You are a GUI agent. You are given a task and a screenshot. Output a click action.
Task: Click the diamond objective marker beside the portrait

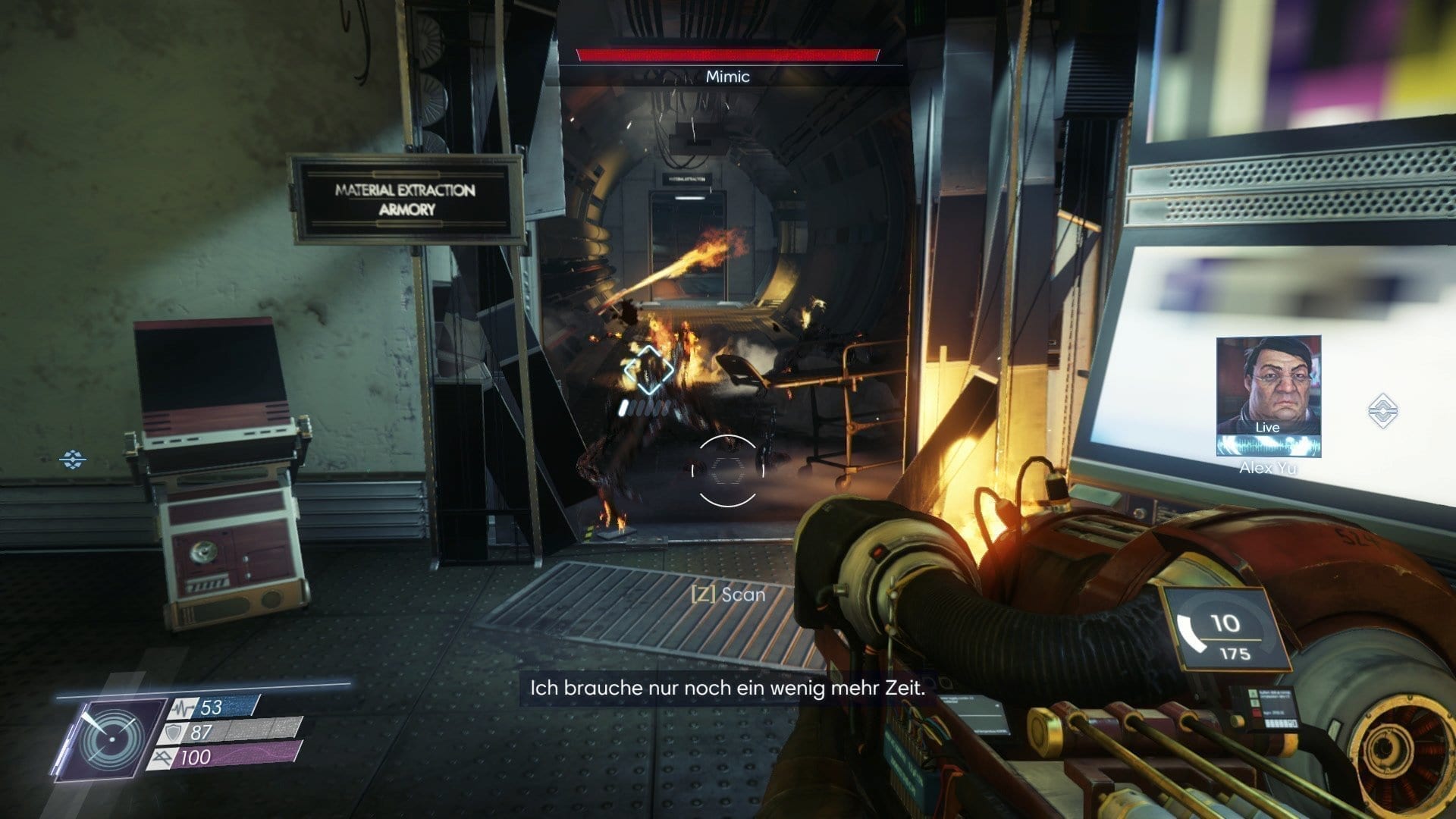click(x=1382, y=410)
